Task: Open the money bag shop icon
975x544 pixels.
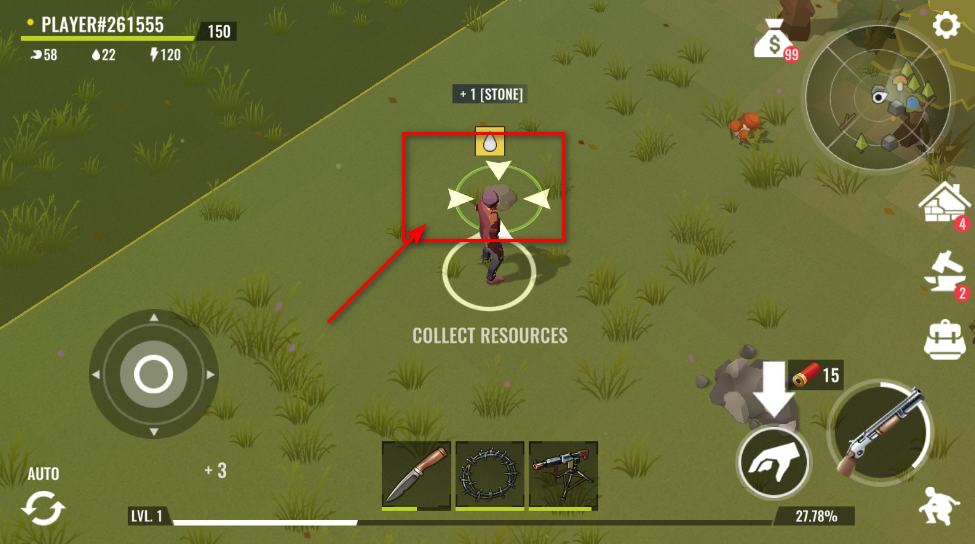Action: (x=775, y=40)
